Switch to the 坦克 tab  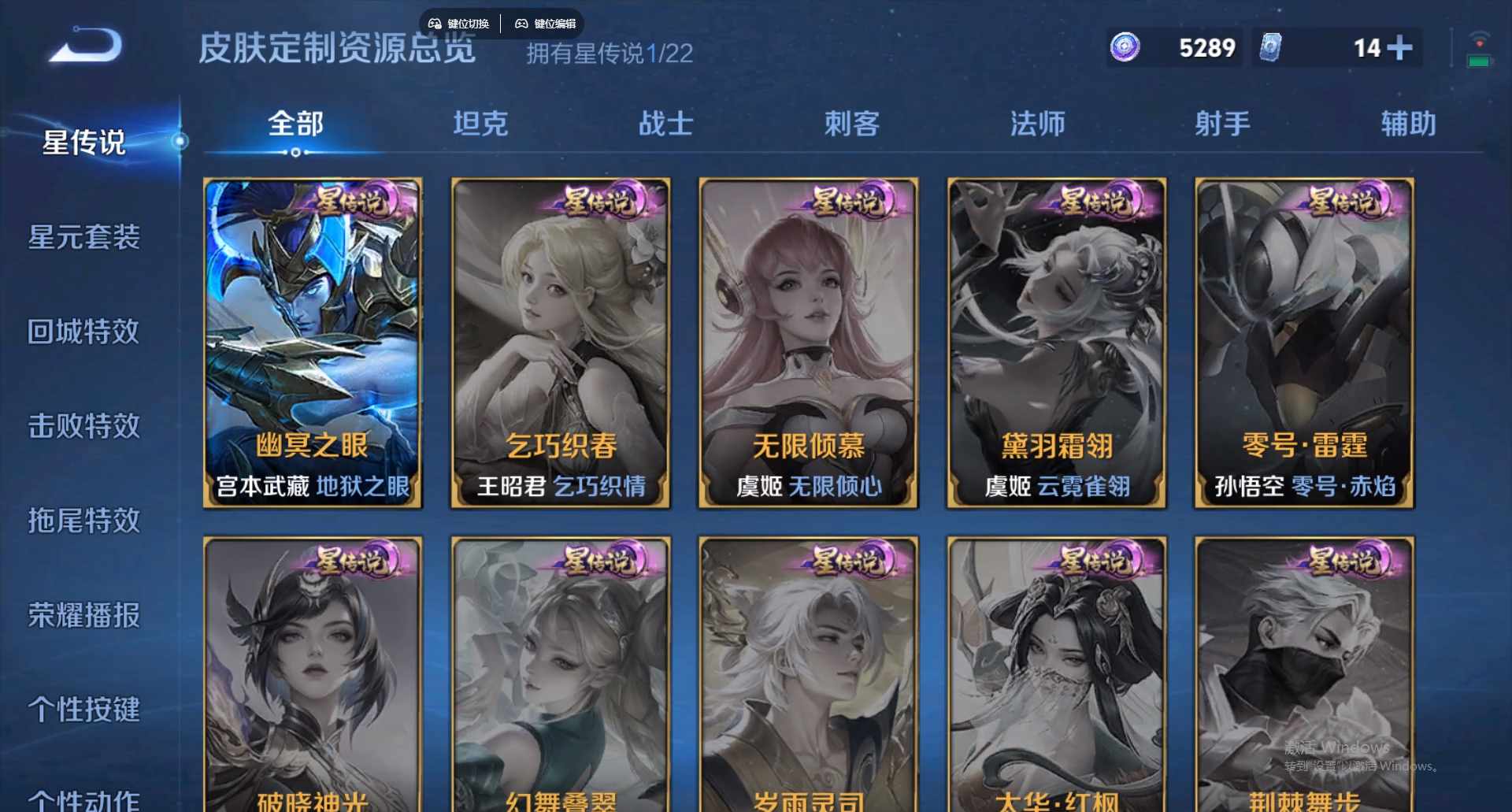(480, 124)
